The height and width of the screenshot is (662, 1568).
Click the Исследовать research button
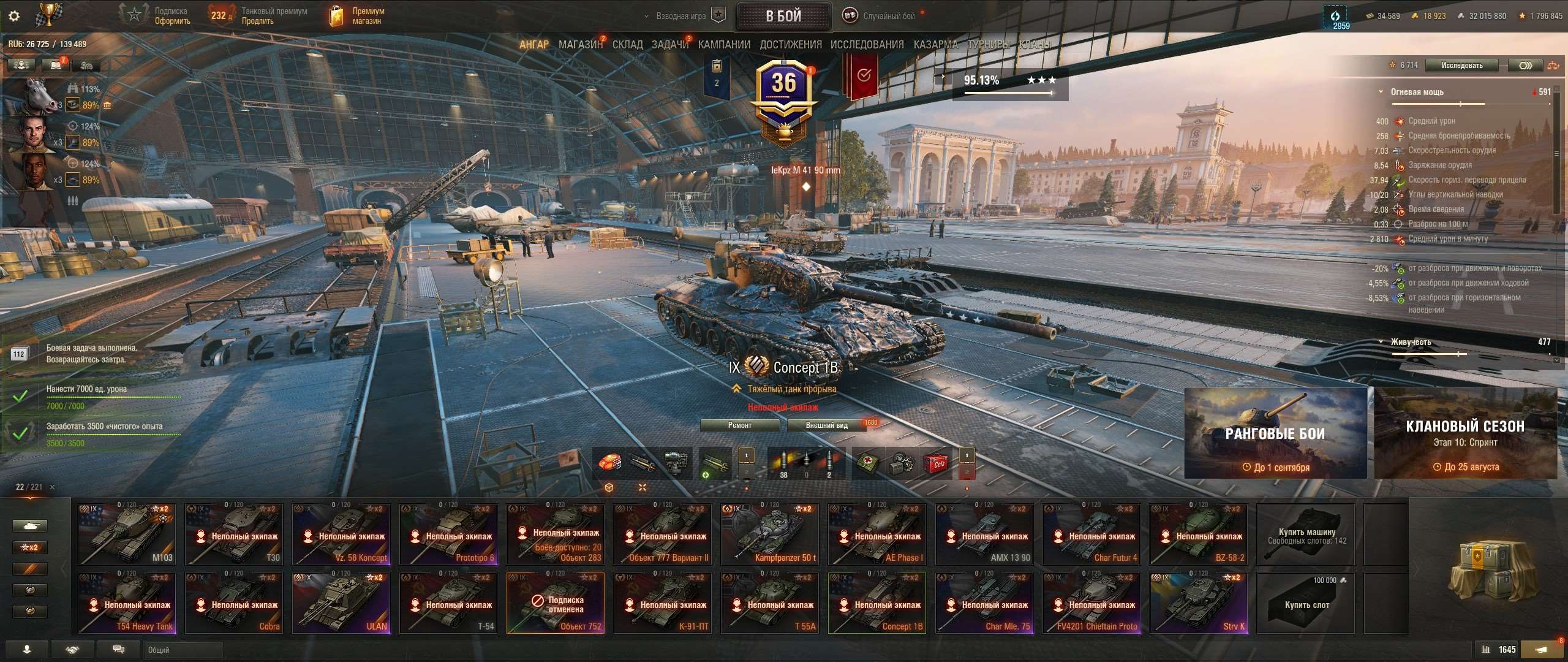click(x=1463, y=65)
